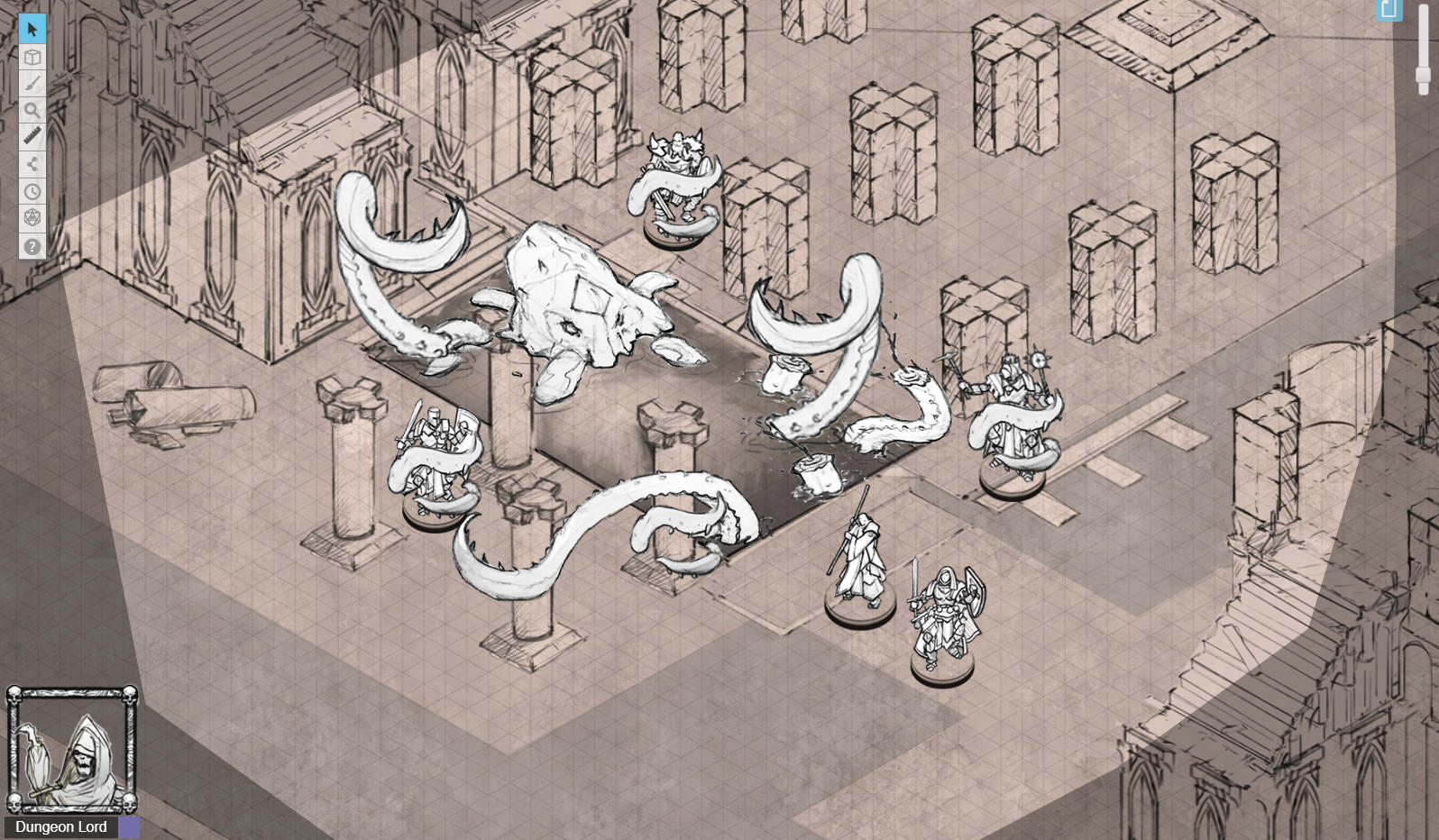Select the ruler measurement tool
Viewport: 1439px width, 840px height.
32,137
